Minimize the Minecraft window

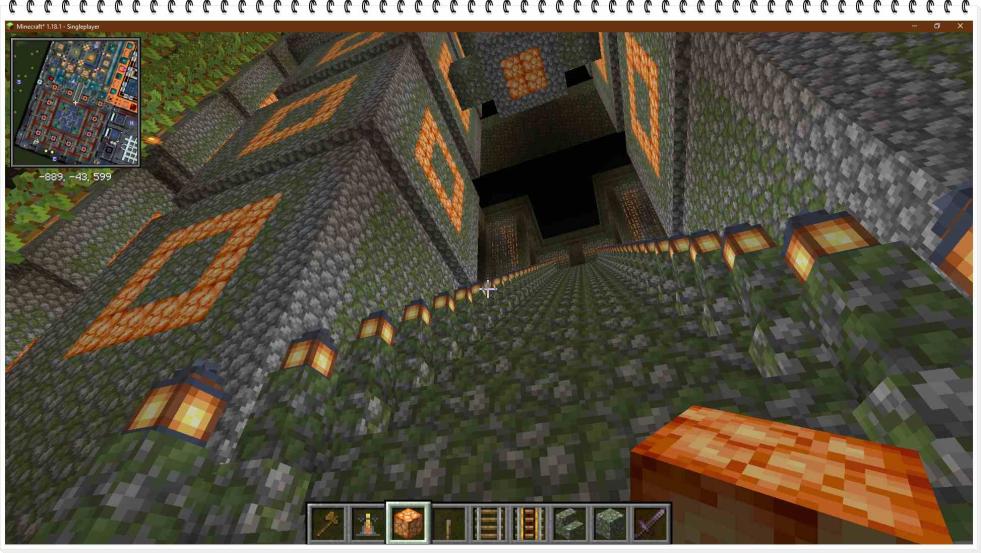[x=914, y=26]
